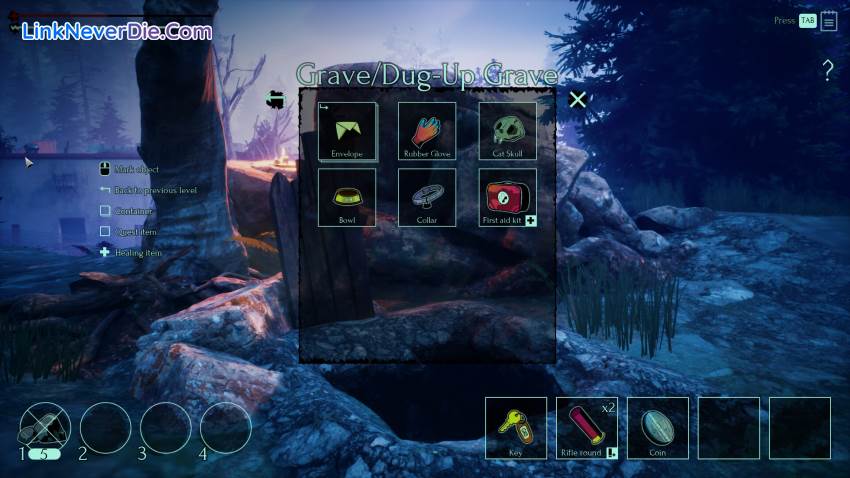This screenshot has height=478, width=850.
Task: Open the help question mark
Action: tap(827, 70)
